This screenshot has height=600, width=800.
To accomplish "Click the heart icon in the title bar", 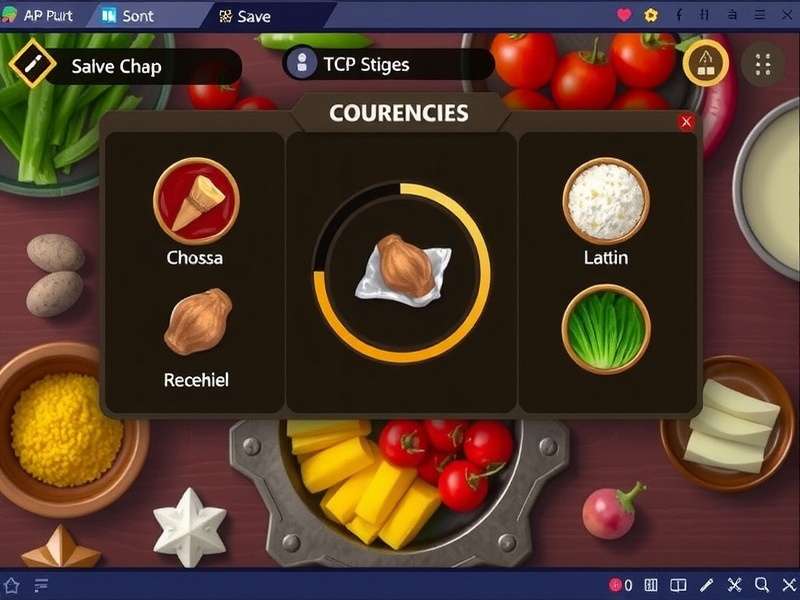I will [x=624, y=15].
